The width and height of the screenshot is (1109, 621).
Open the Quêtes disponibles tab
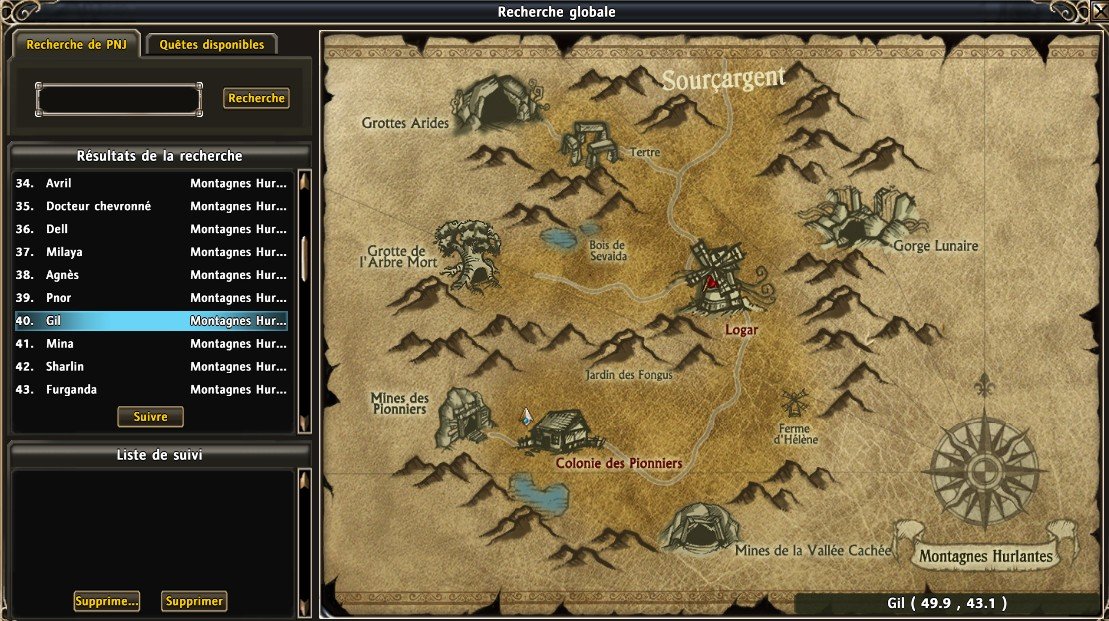coord(211,45)
